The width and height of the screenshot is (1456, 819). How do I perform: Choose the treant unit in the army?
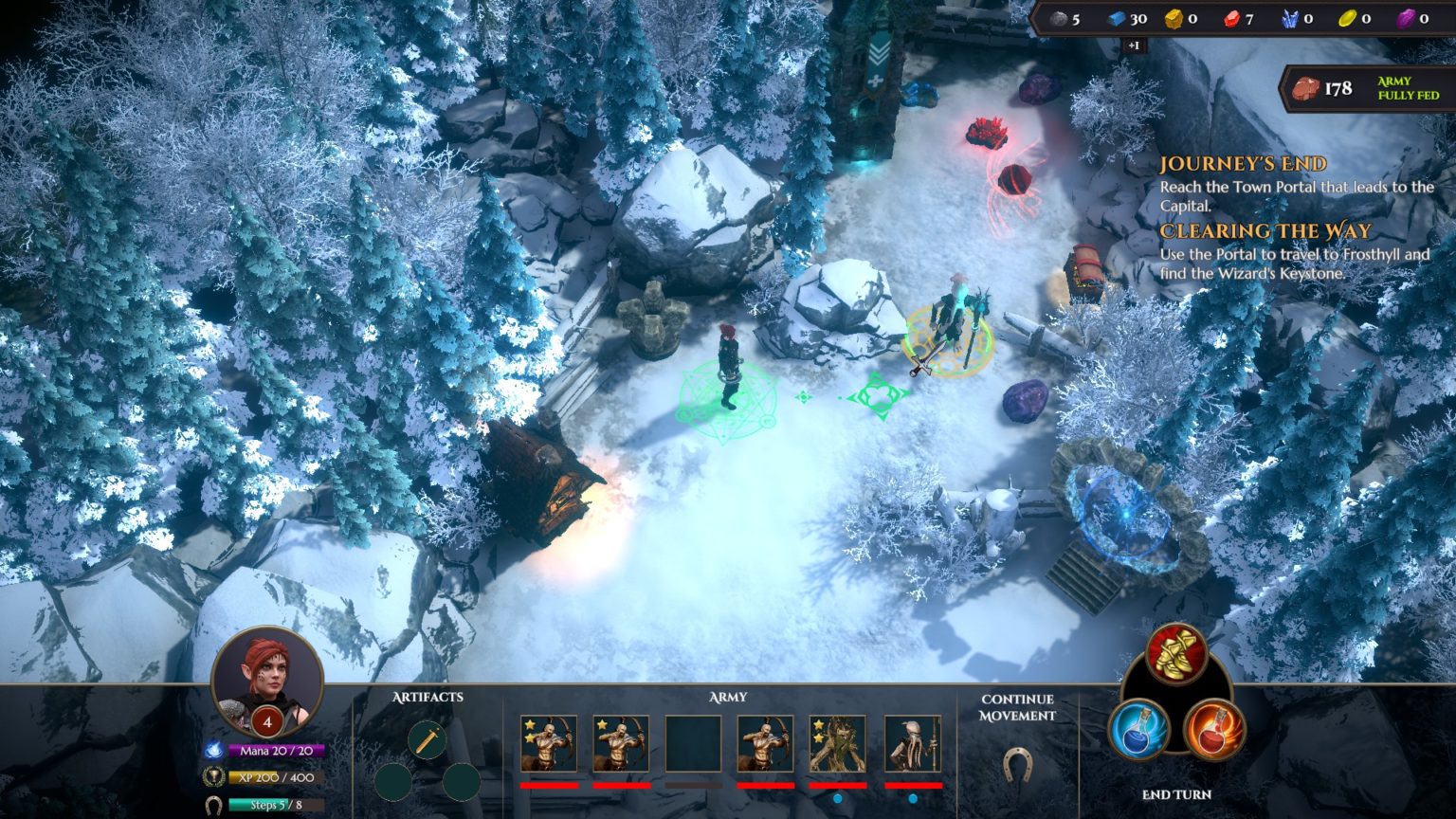point(837,744)
